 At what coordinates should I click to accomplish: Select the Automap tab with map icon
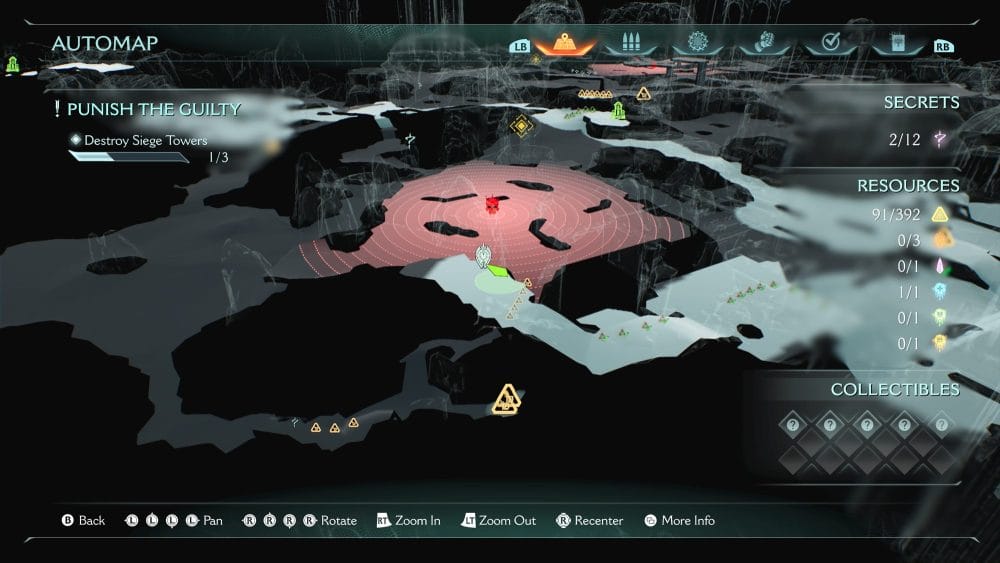[x=566, y=44]
